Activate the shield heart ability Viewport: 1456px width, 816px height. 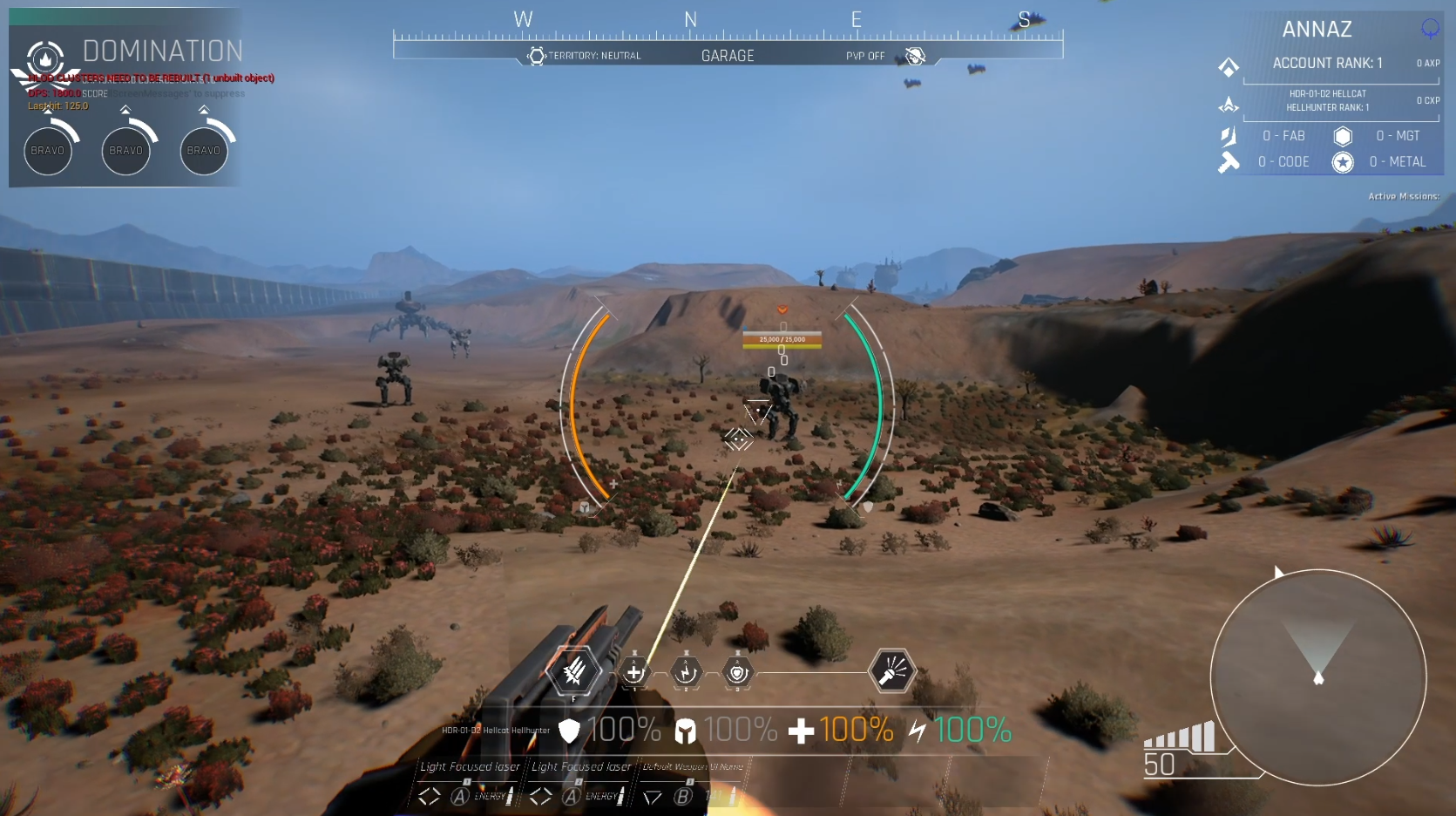point(737,672)
